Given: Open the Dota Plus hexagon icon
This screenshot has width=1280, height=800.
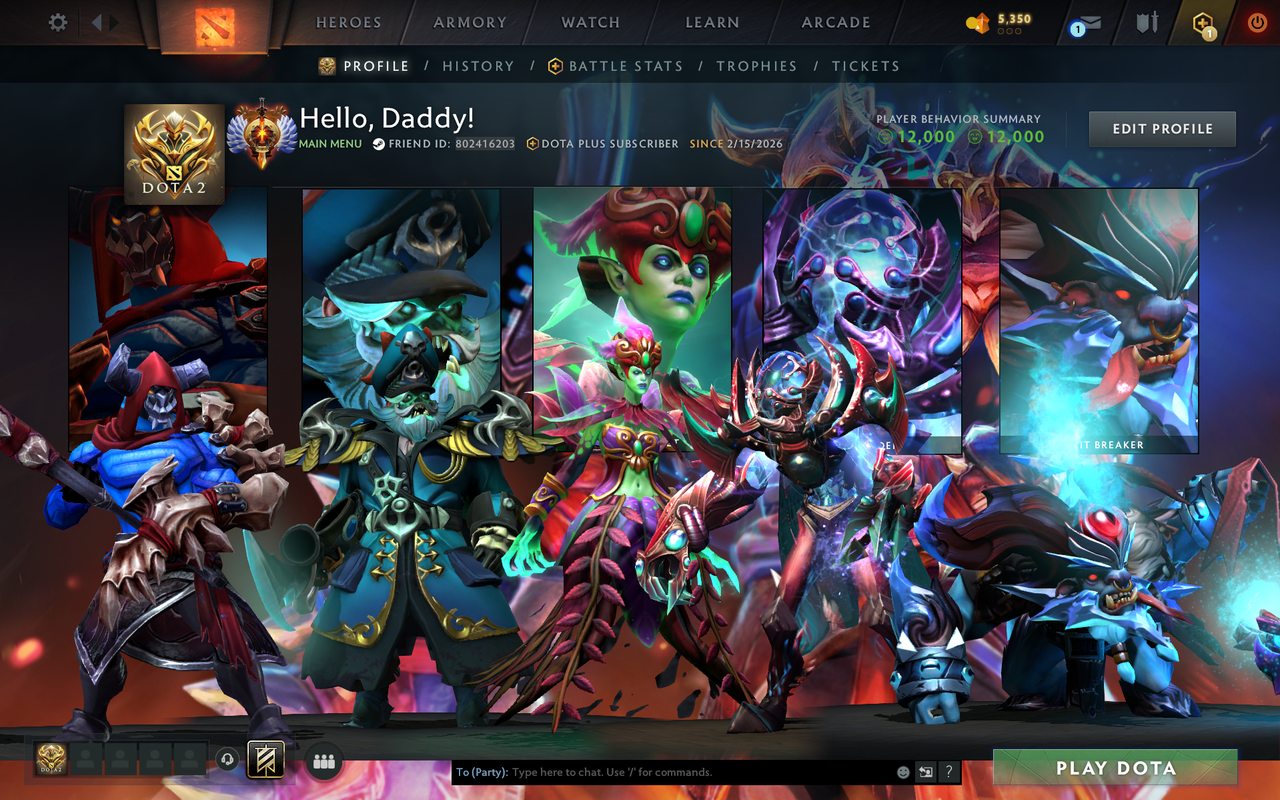Looking at the screenshot, I should [1203, 22].
